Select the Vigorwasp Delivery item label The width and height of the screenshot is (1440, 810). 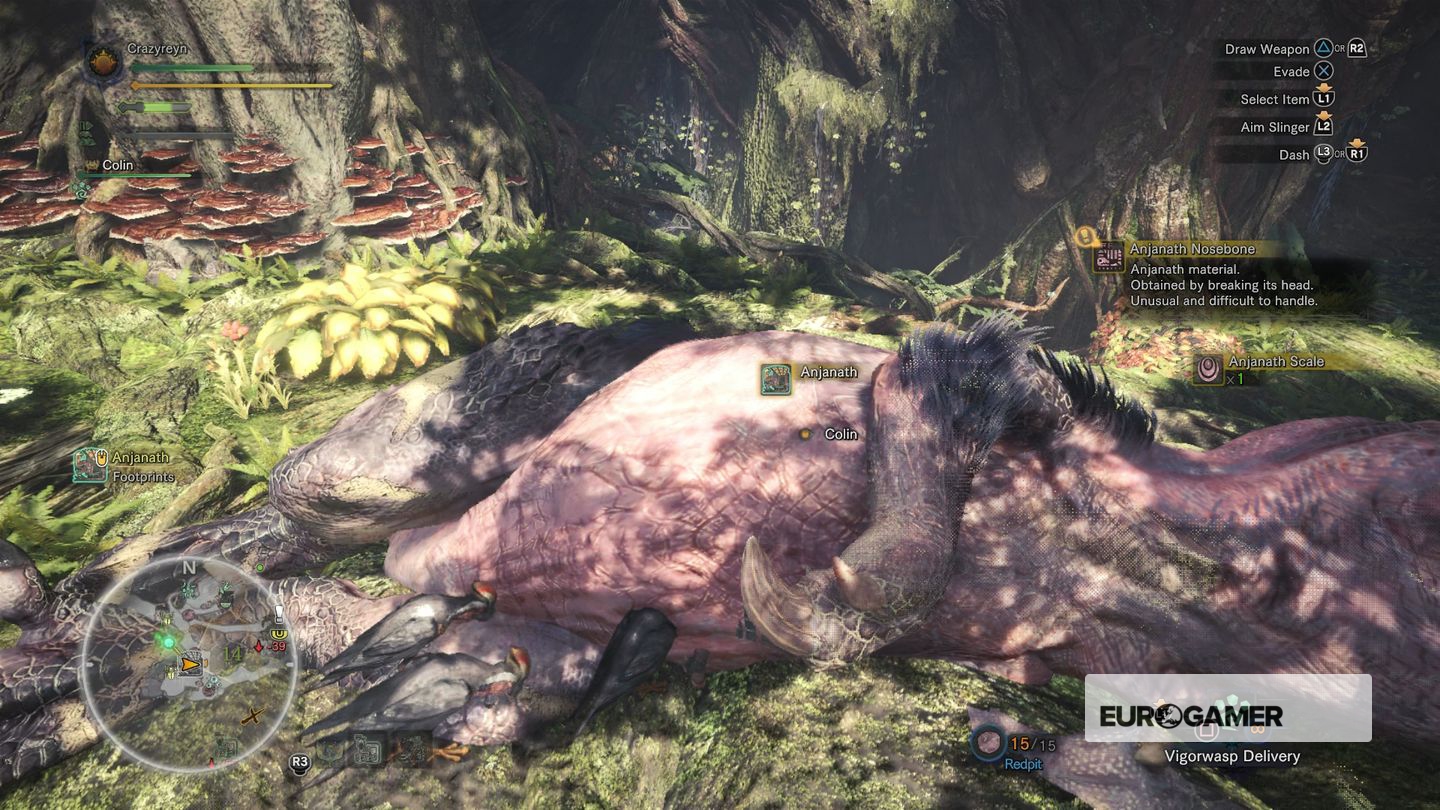tap(1232, 756)
